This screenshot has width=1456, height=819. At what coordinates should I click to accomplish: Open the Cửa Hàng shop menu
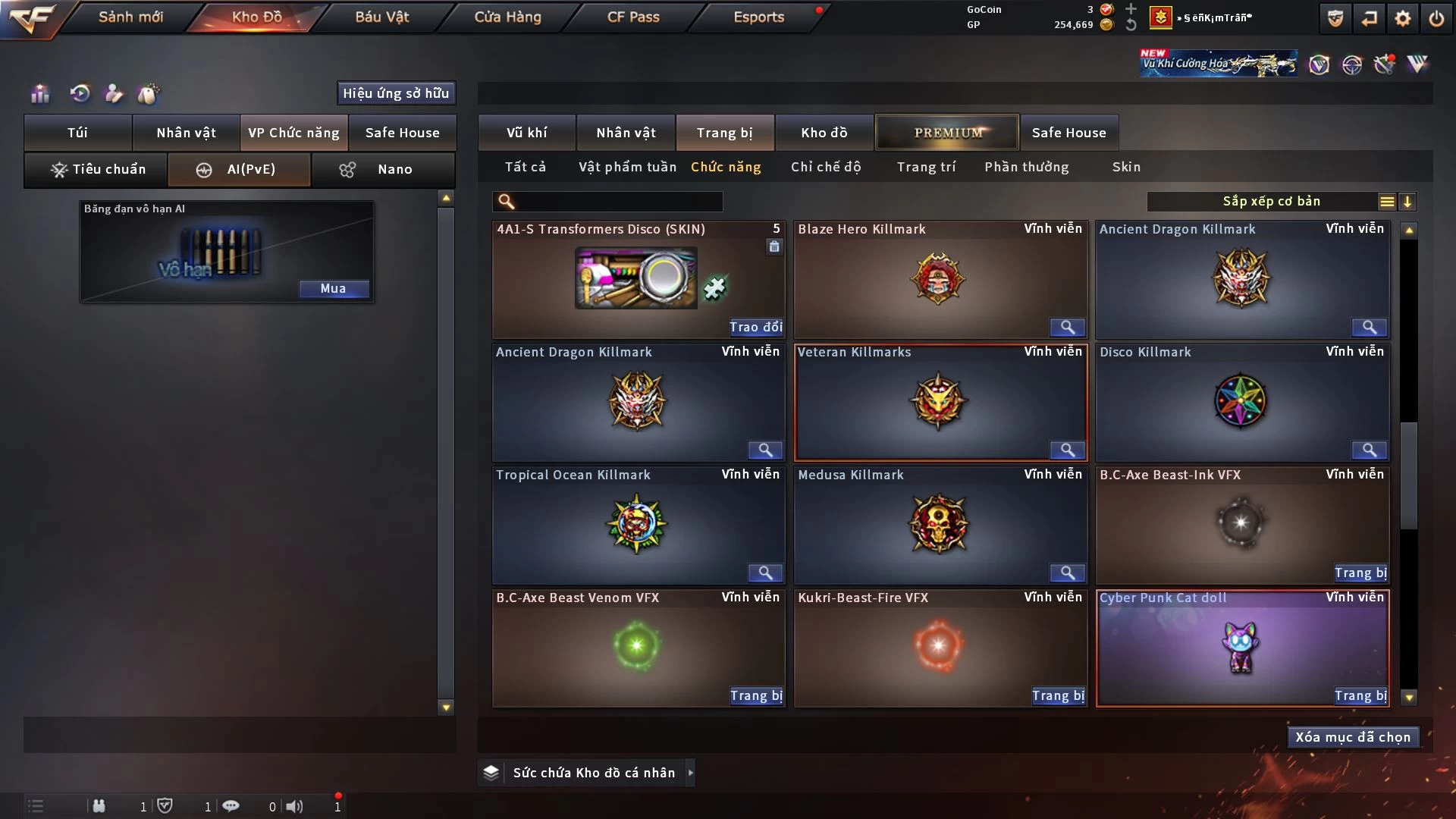507,17
